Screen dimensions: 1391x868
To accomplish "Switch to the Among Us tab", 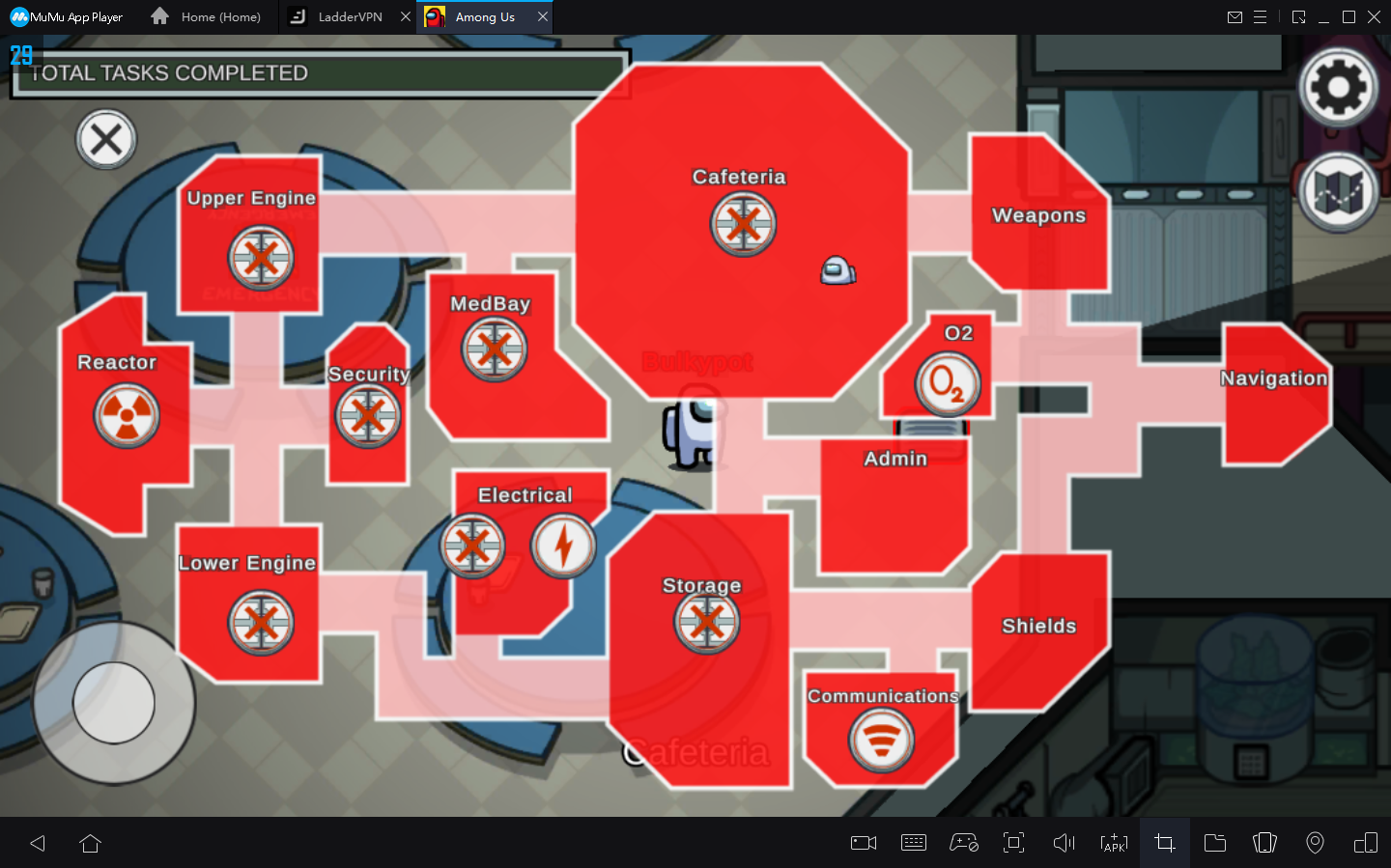I will coord(485,16).
